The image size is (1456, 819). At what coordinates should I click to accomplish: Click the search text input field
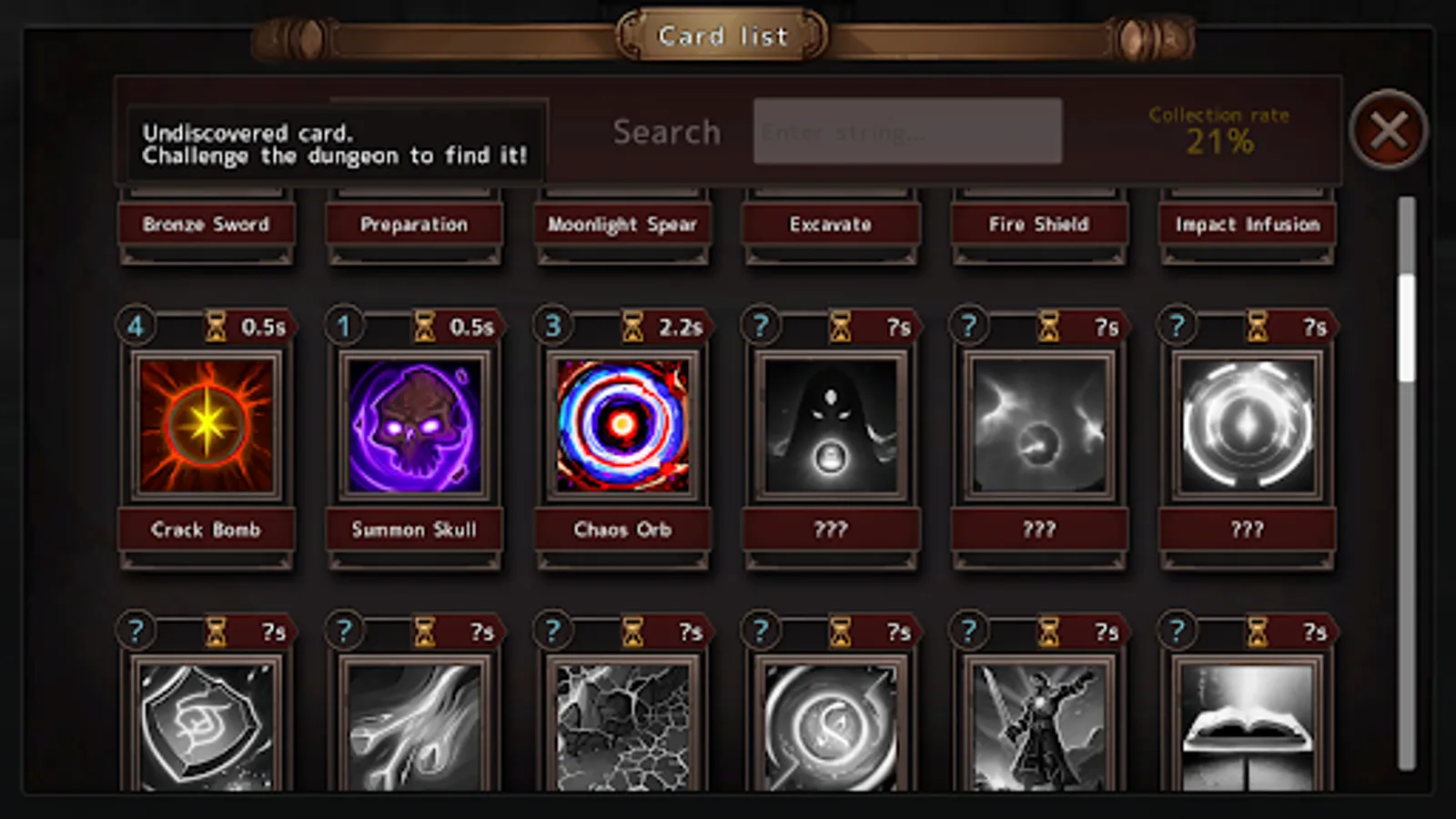pyautogui.click(x=907, y=130)
